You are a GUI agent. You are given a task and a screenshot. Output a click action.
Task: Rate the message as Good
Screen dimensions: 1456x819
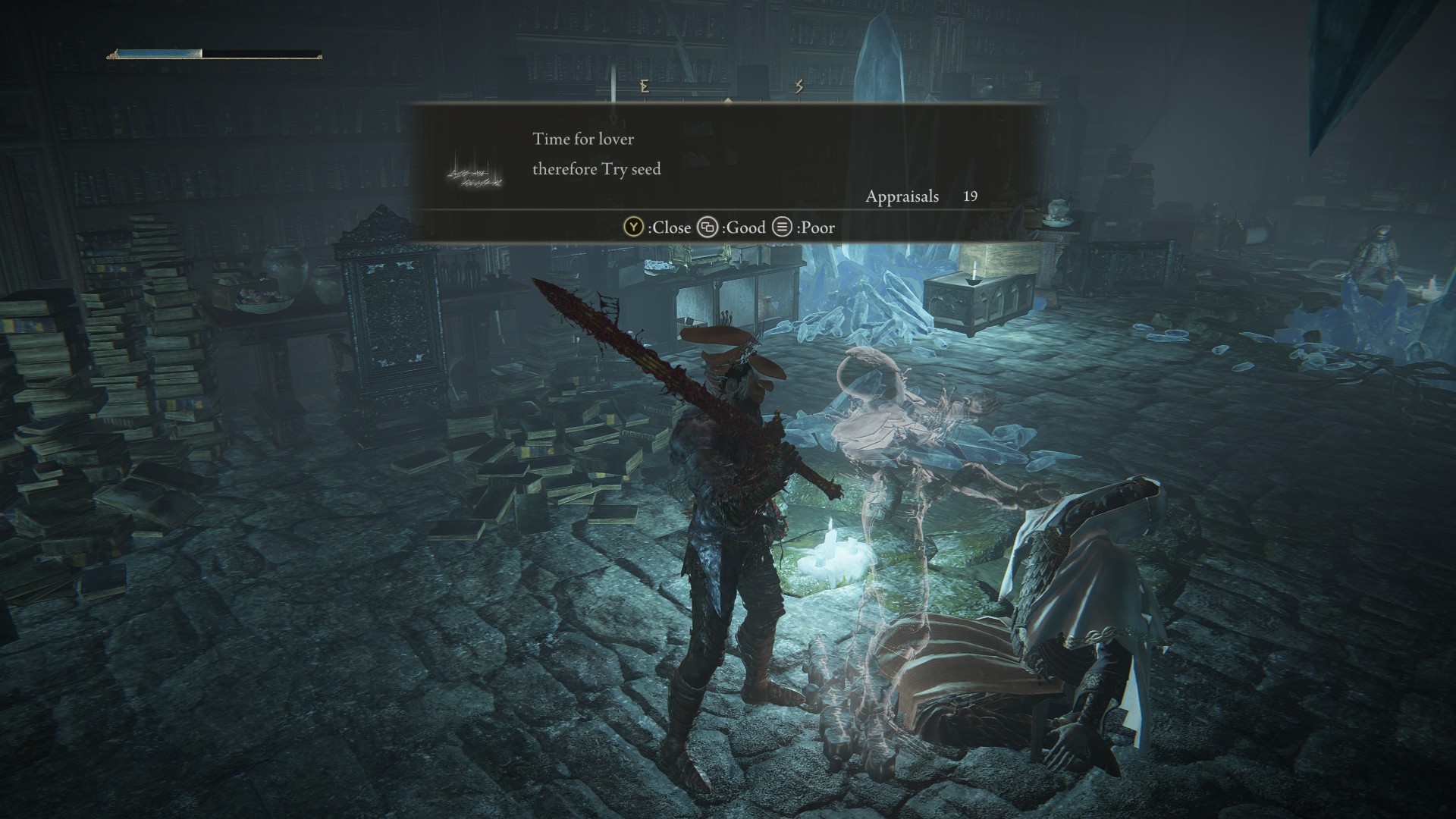click(732, 227)
